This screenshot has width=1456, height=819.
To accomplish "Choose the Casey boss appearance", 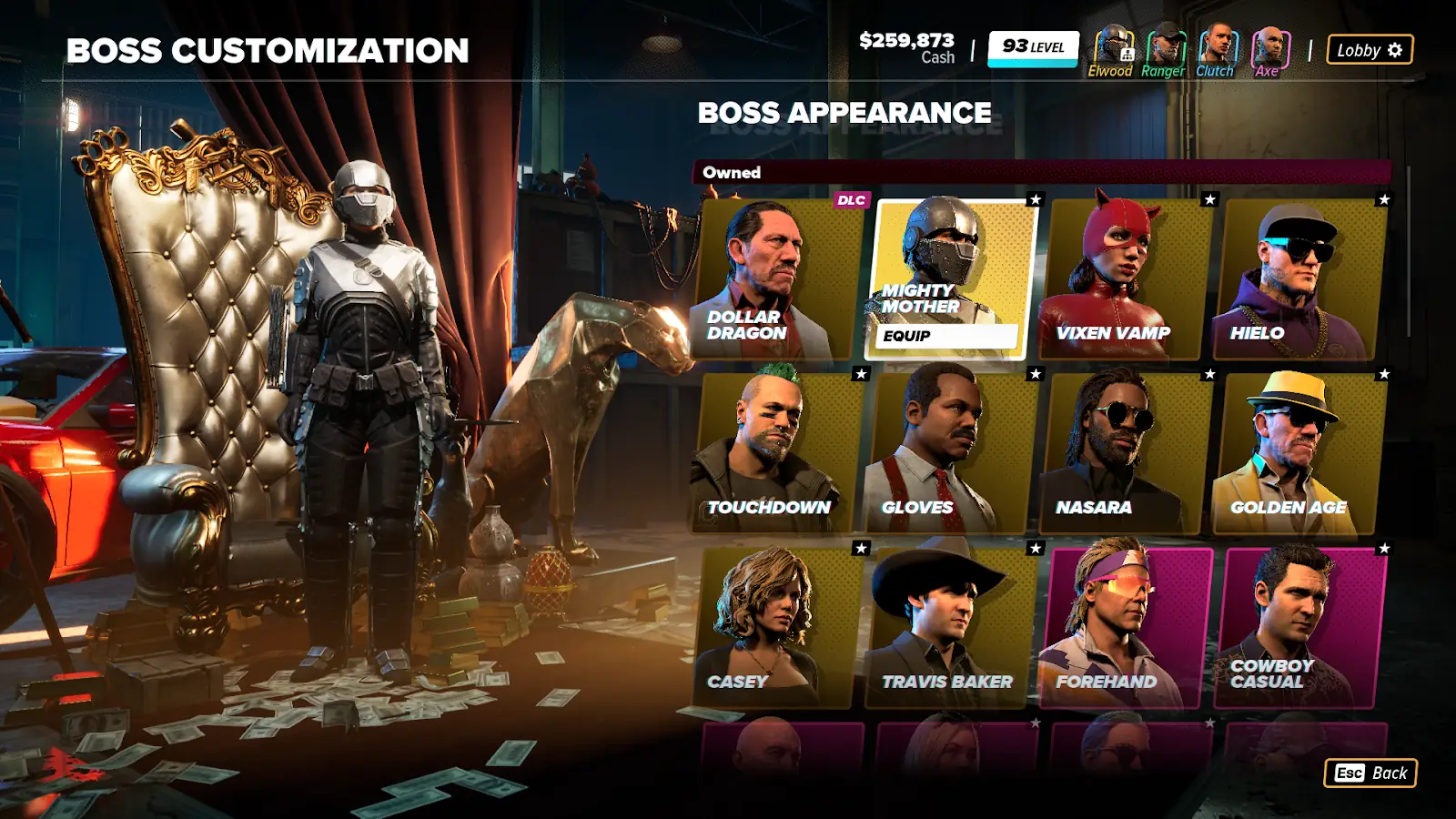I will click(778, 627).
